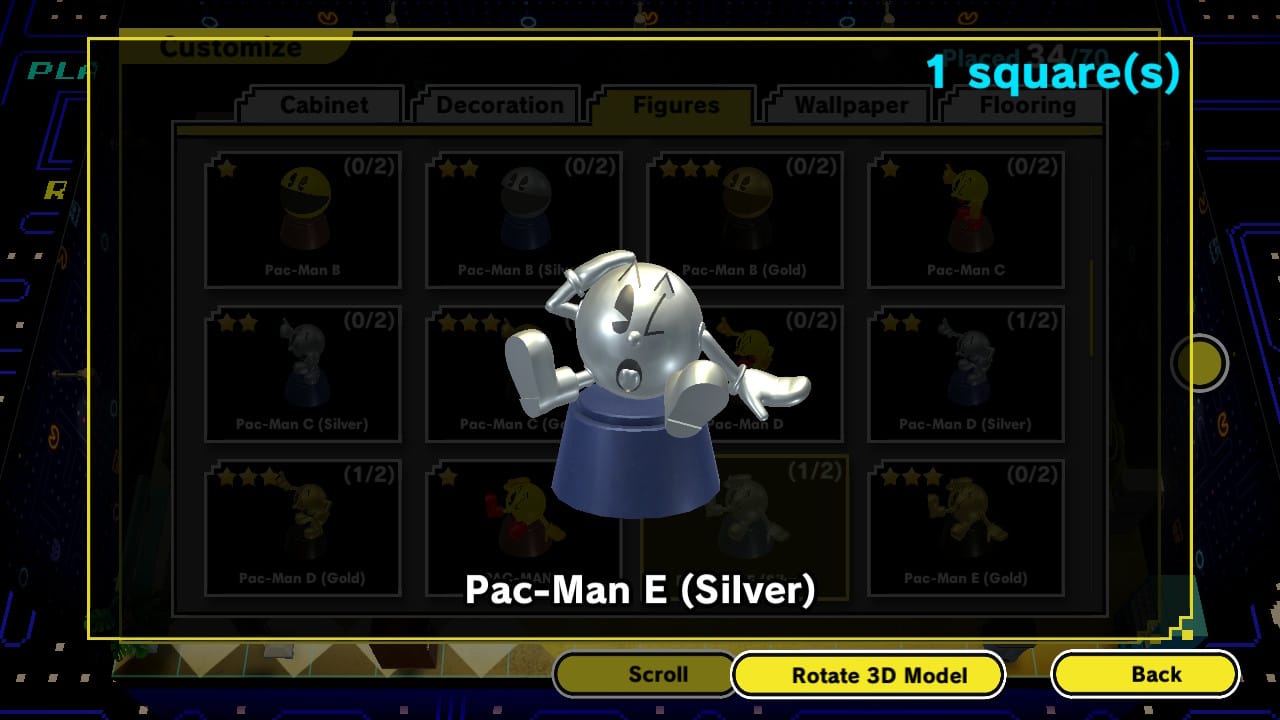Switch to the Cabinet tab
The height and width of the screenshot is (720, 1280).
point(319,104)
